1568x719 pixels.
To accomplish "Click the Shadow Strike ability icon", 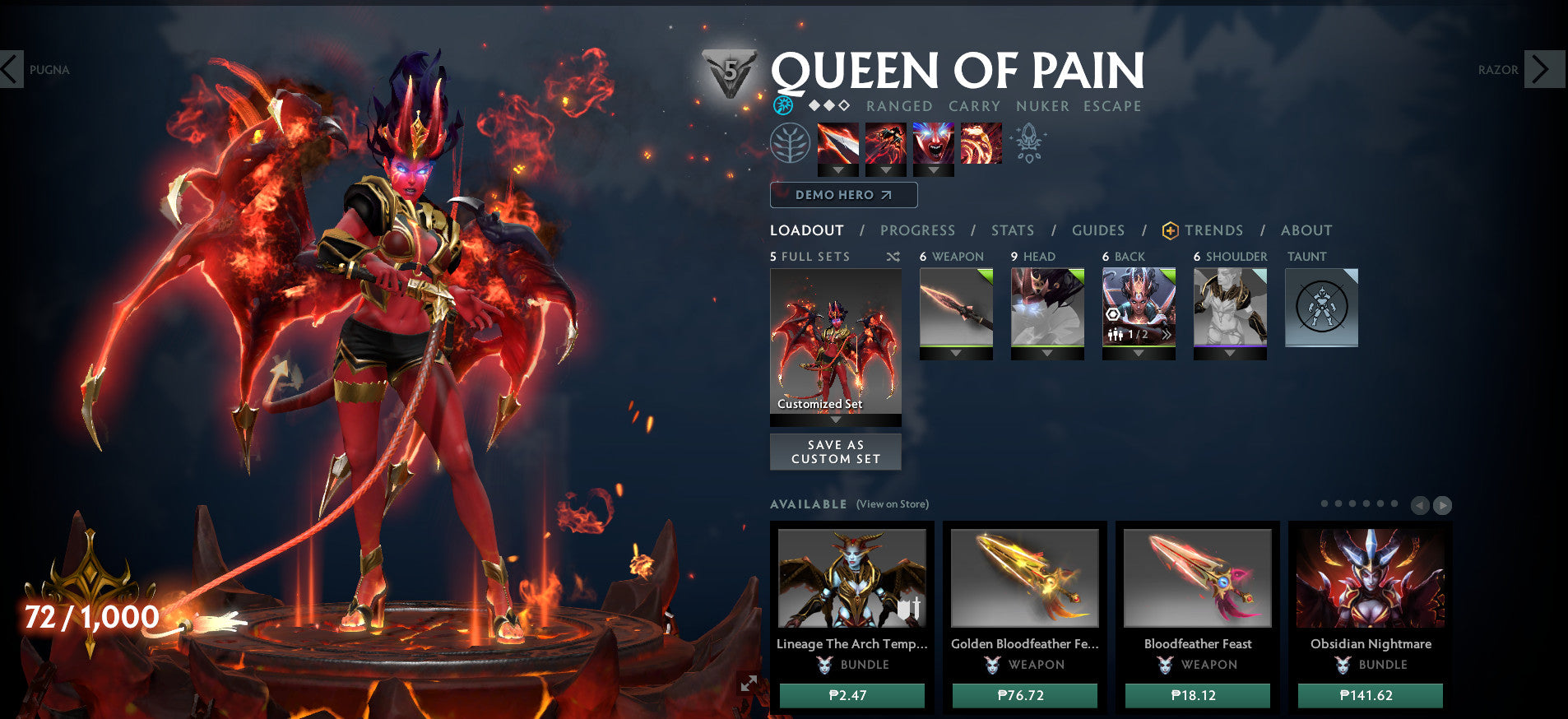I will coord(838,143).
